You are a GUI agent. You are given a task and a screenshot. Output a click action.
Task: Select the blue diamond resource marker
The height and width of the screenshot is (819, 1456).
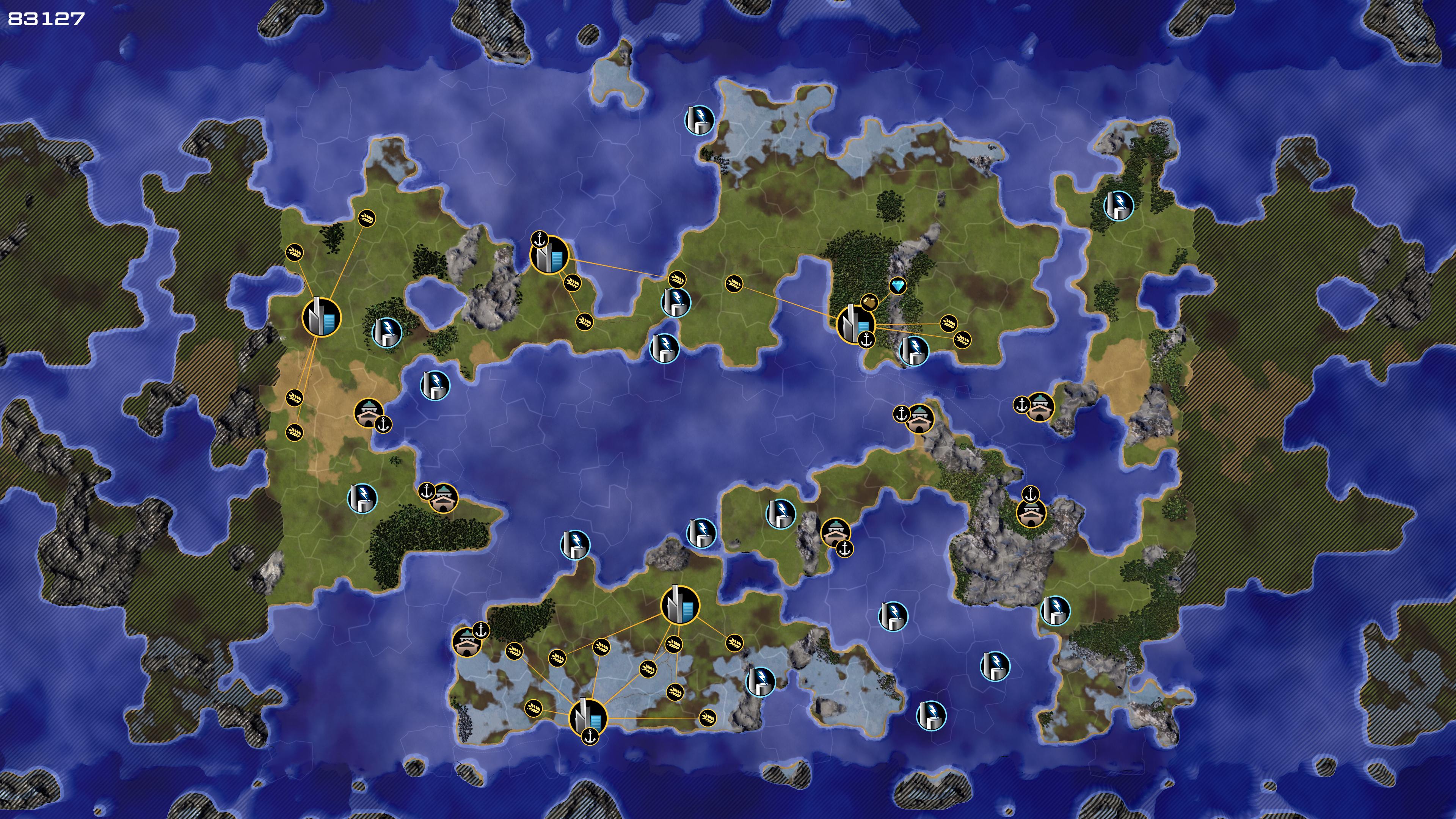pos(897,286)
